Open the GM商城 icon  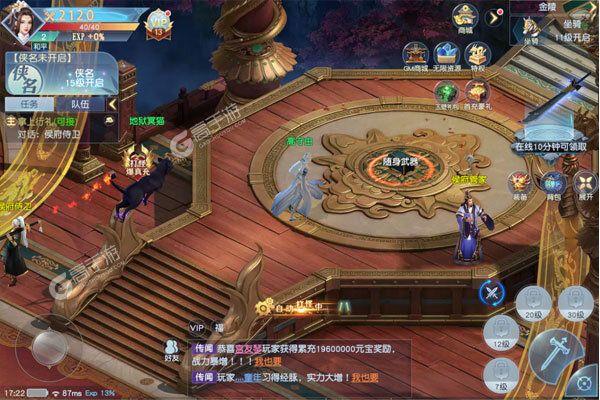pos(416,55)
